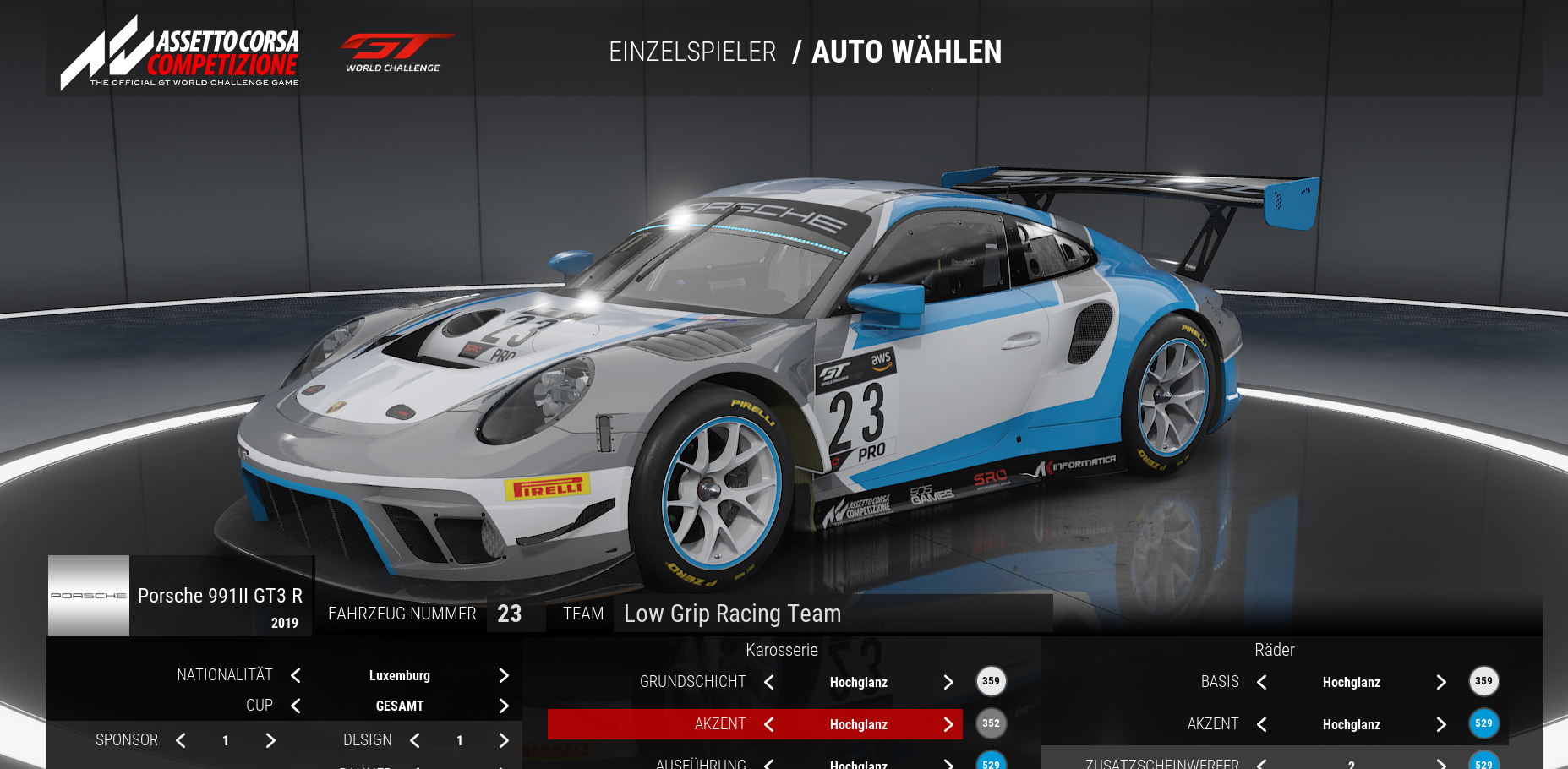Change Räder Basis finish to next option
Image resolution: width=1568 pixels, height=769 pixels.
[x=1441, y=682]
